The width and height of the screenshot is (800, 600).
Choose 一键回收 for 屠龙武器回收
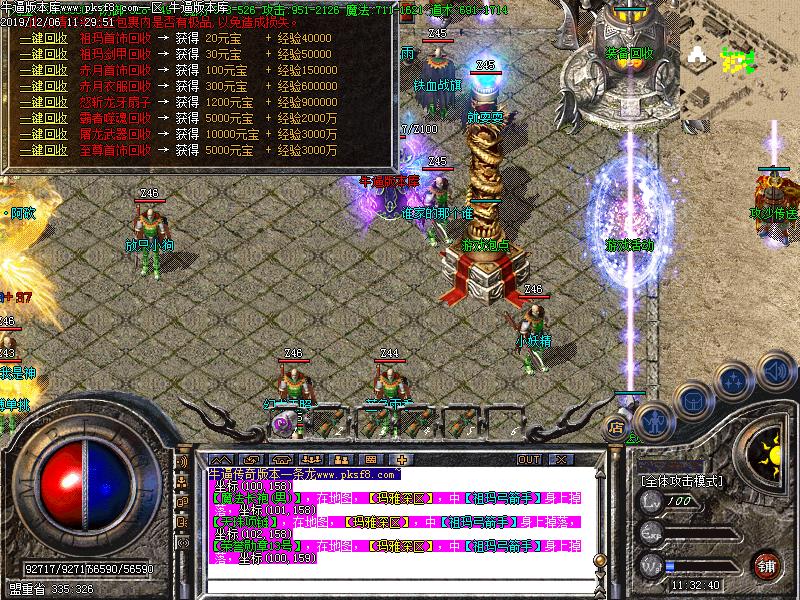coord(42,134)
